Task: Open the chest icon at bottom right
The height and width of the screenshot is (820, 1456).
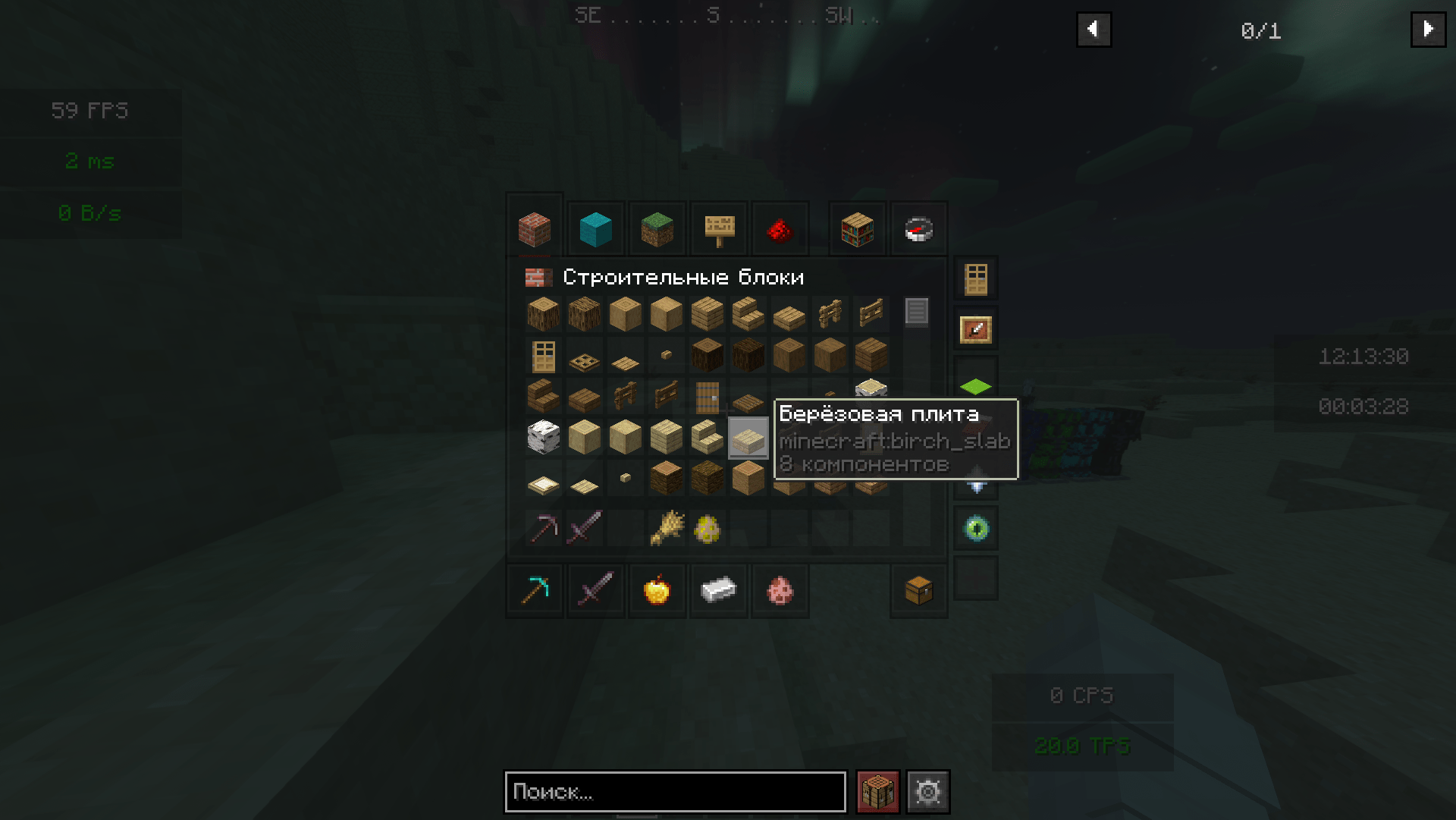Action: [x=918, y=591]
